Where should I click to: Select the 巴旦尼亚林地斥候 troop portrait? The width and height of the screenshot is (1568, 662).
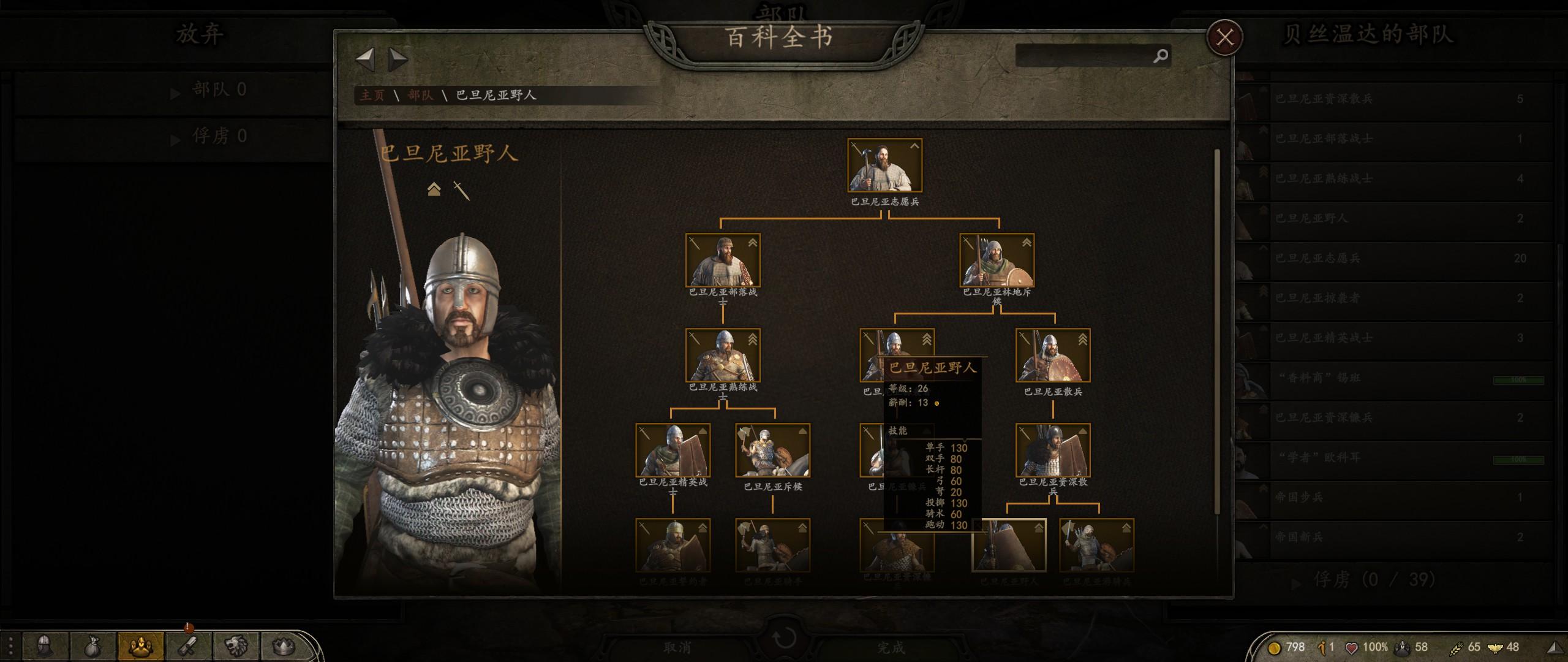[997, 260]
